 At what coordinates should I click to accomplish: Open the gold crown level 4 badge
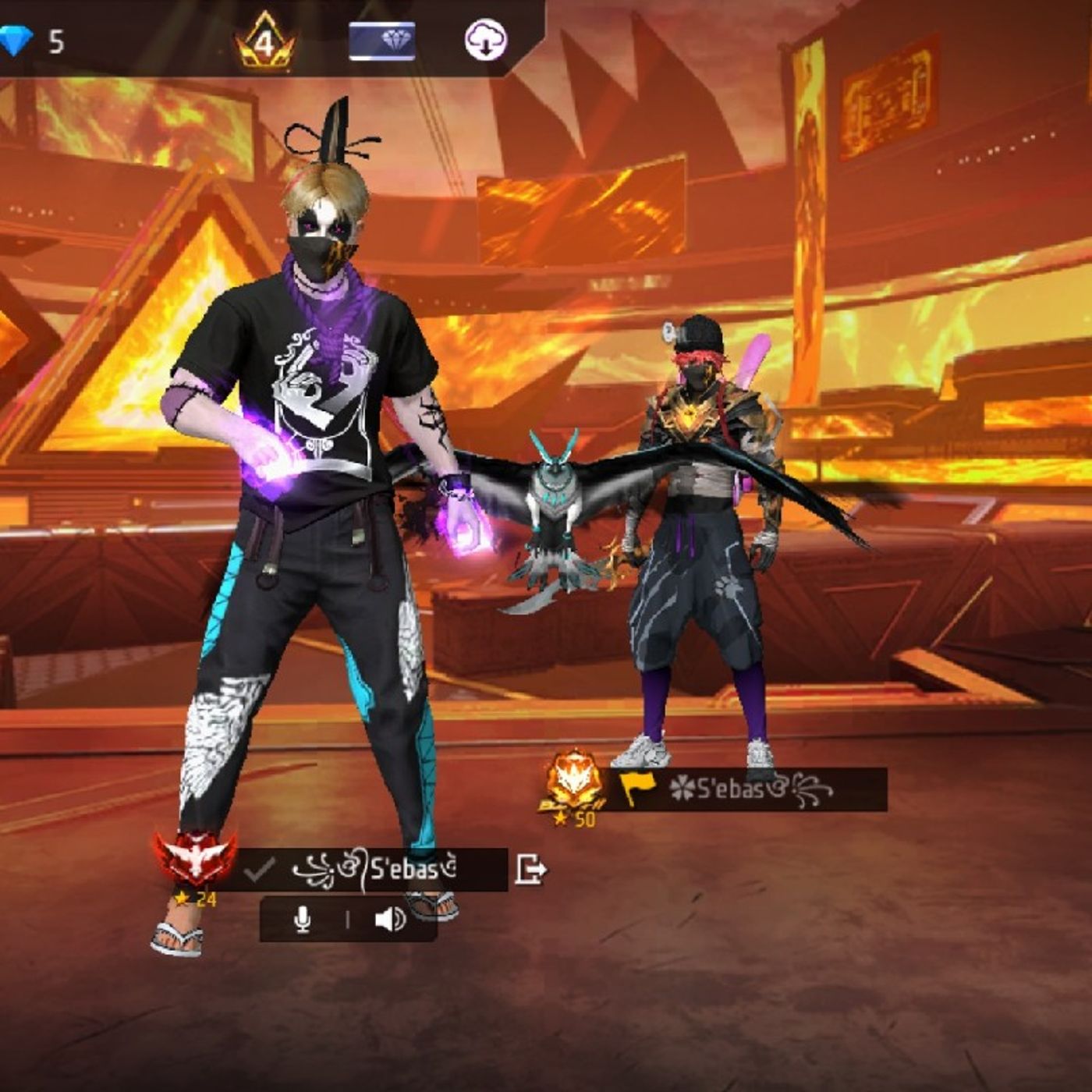[265, 41]
